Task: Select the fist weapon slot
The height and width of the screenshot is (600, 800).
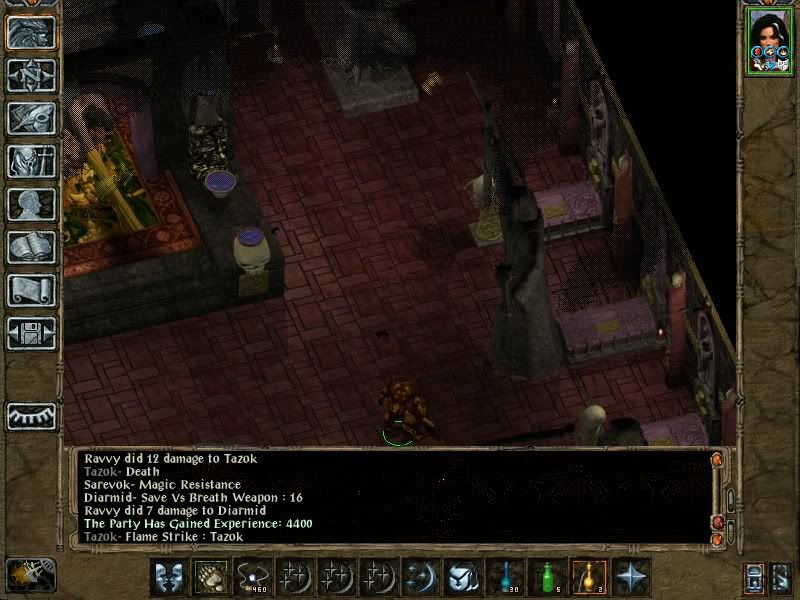Action: [210, 577]
